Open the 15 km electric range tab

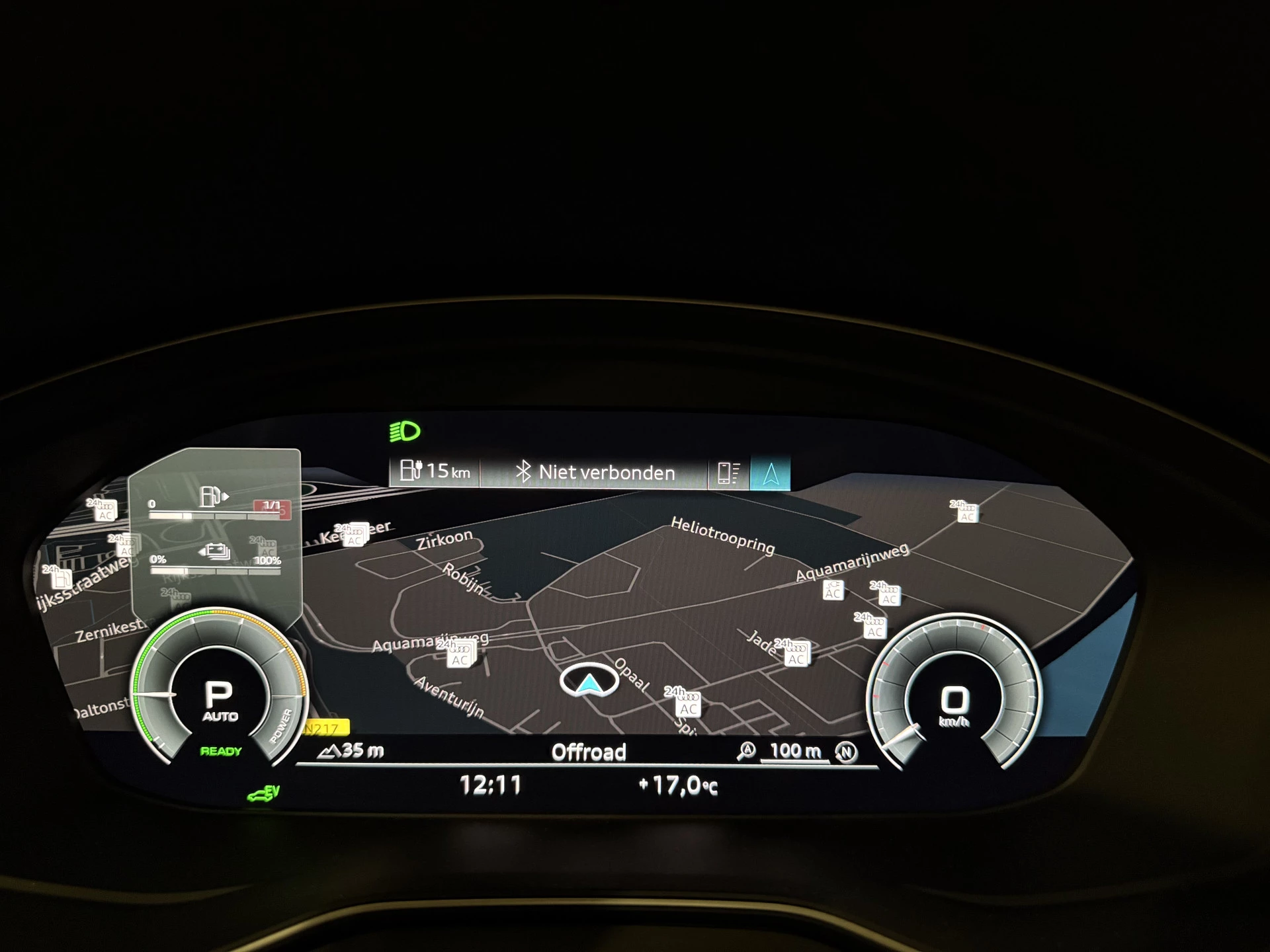point(435,471)
